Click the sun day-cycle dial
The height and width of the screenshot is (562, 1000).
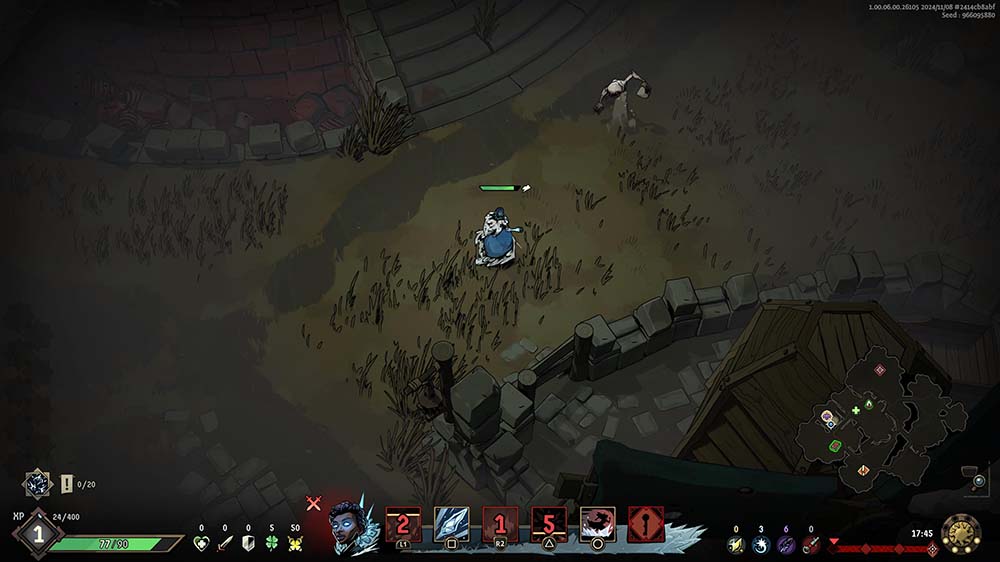click(x=961, y=535)
